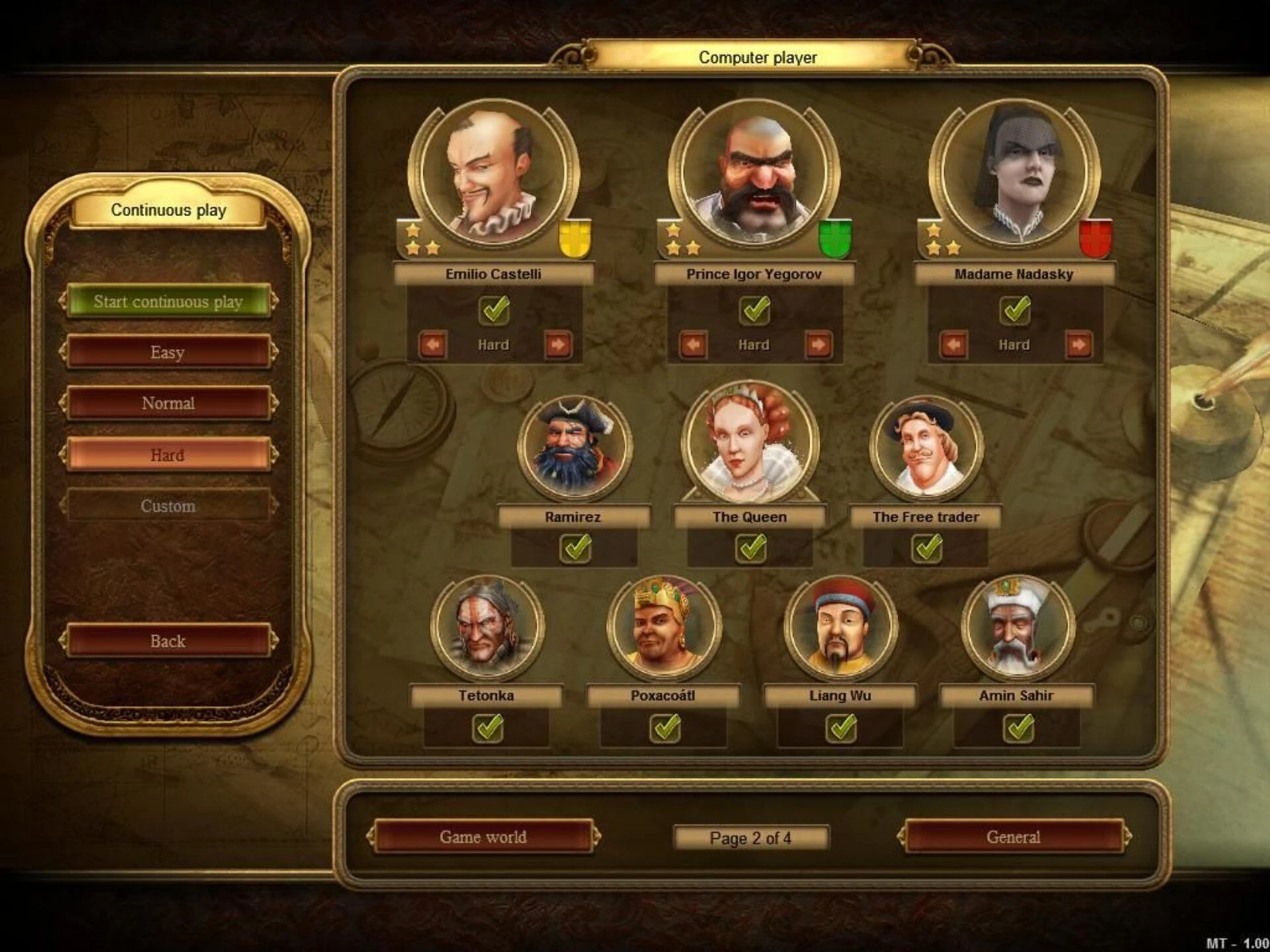
Task: Toggle the Poxacoatl checkbox
Action: (x=665, y=729)
